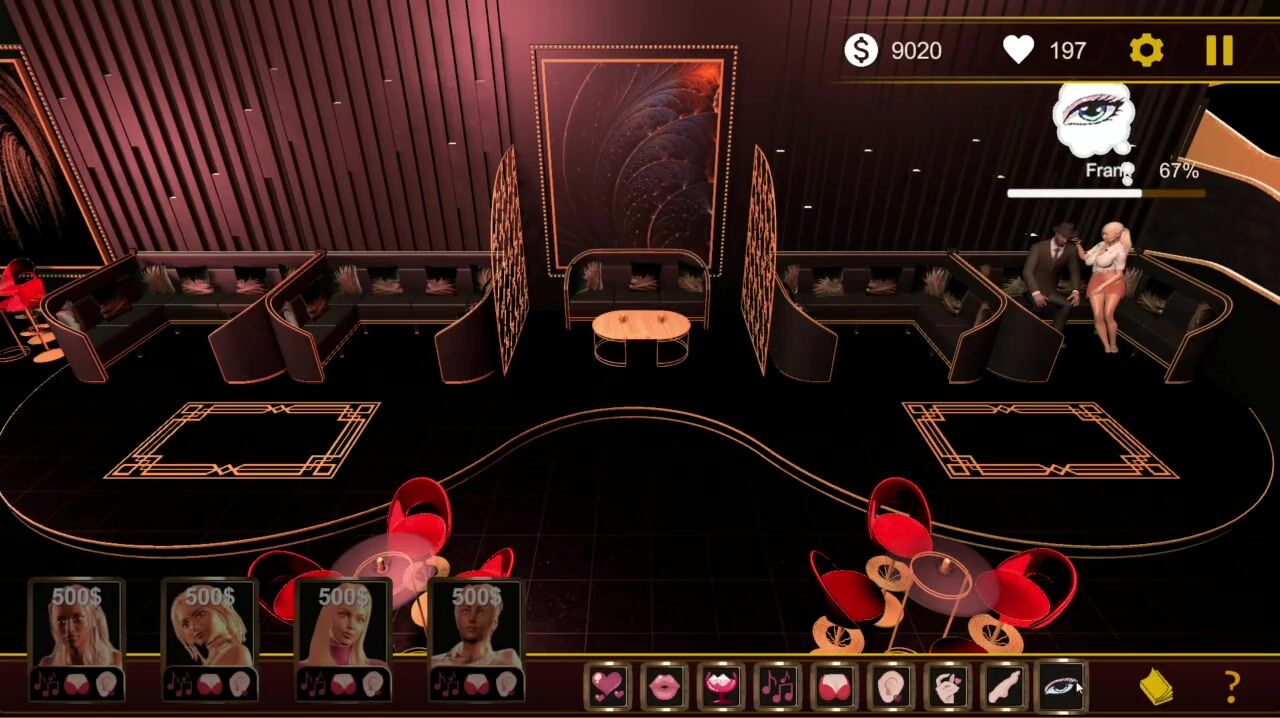Show help with the question mark icon

pyautogui.click(x=1232, y=686)
